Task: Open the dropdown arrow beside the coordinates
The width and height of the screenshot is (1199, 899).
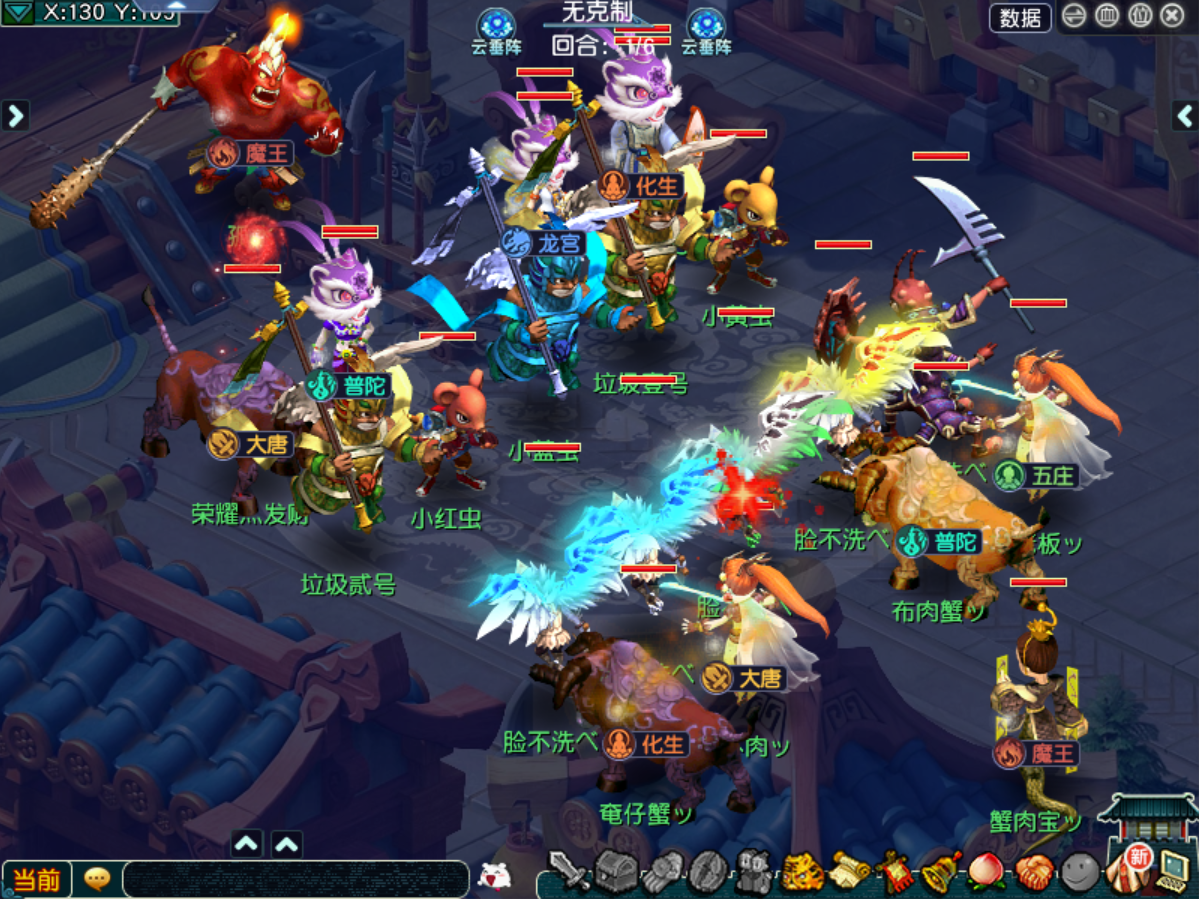Action: point(17,12)
